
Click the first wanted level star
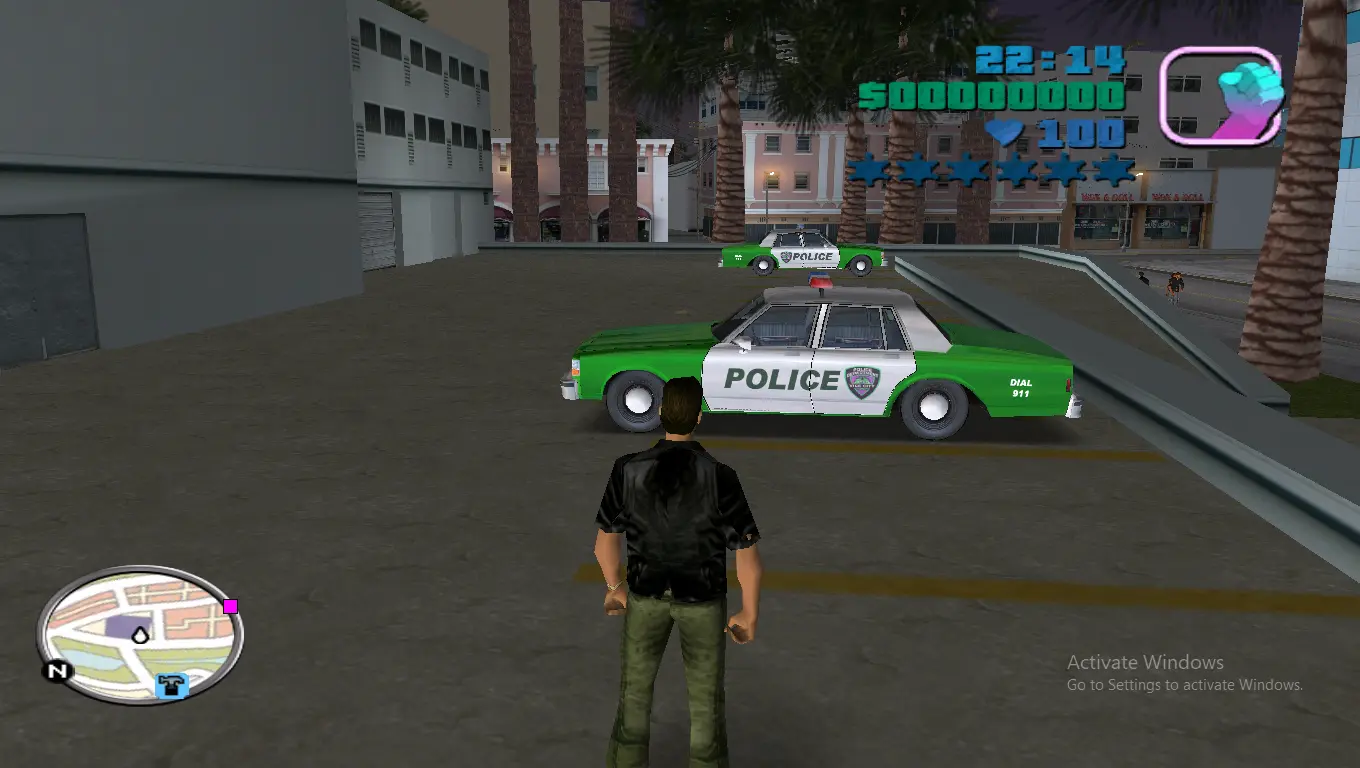pyautogui.click(x=868, y=169)
